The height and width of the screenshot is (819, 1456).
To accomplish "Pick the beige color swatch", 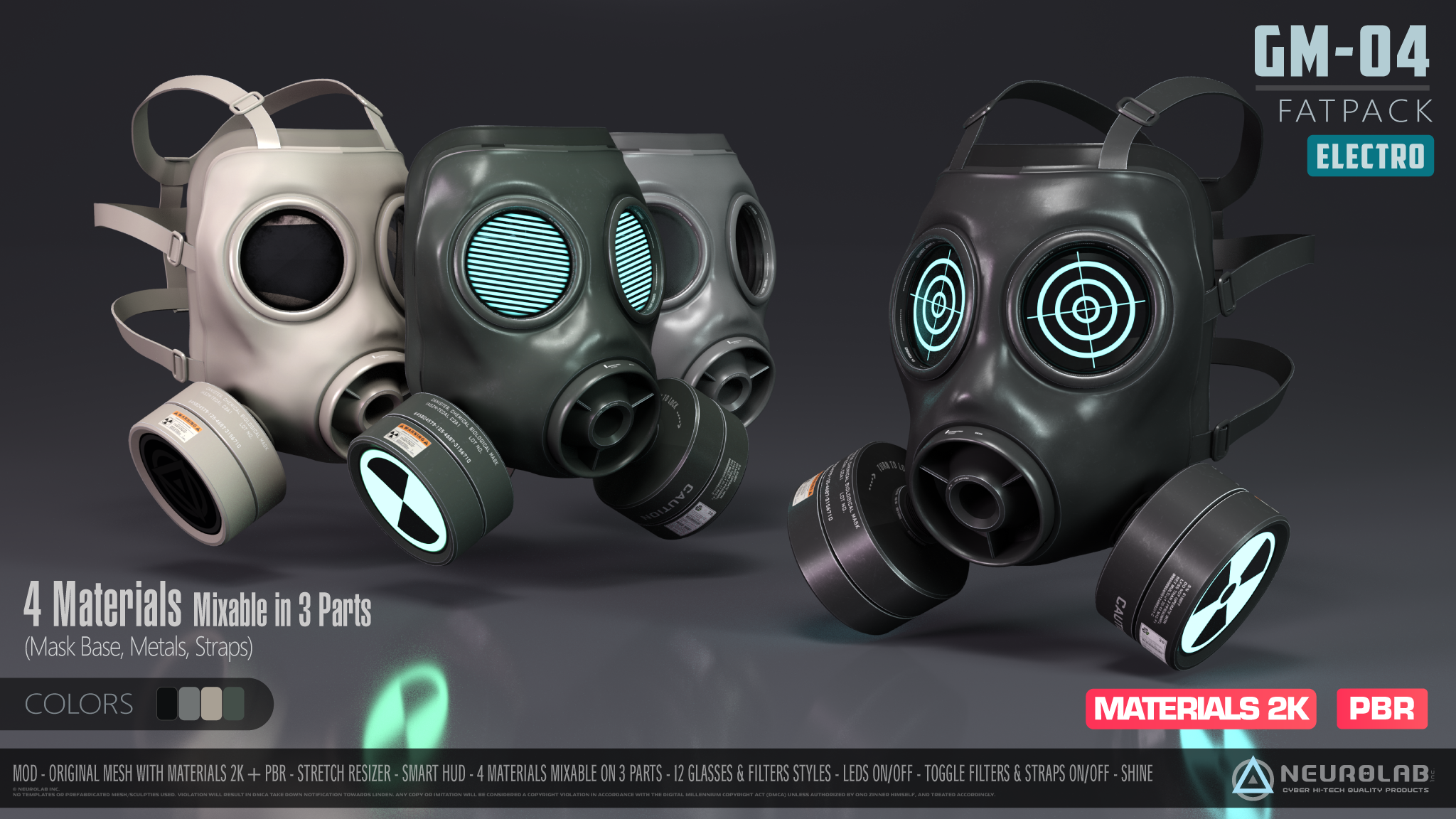I will 212,704.
